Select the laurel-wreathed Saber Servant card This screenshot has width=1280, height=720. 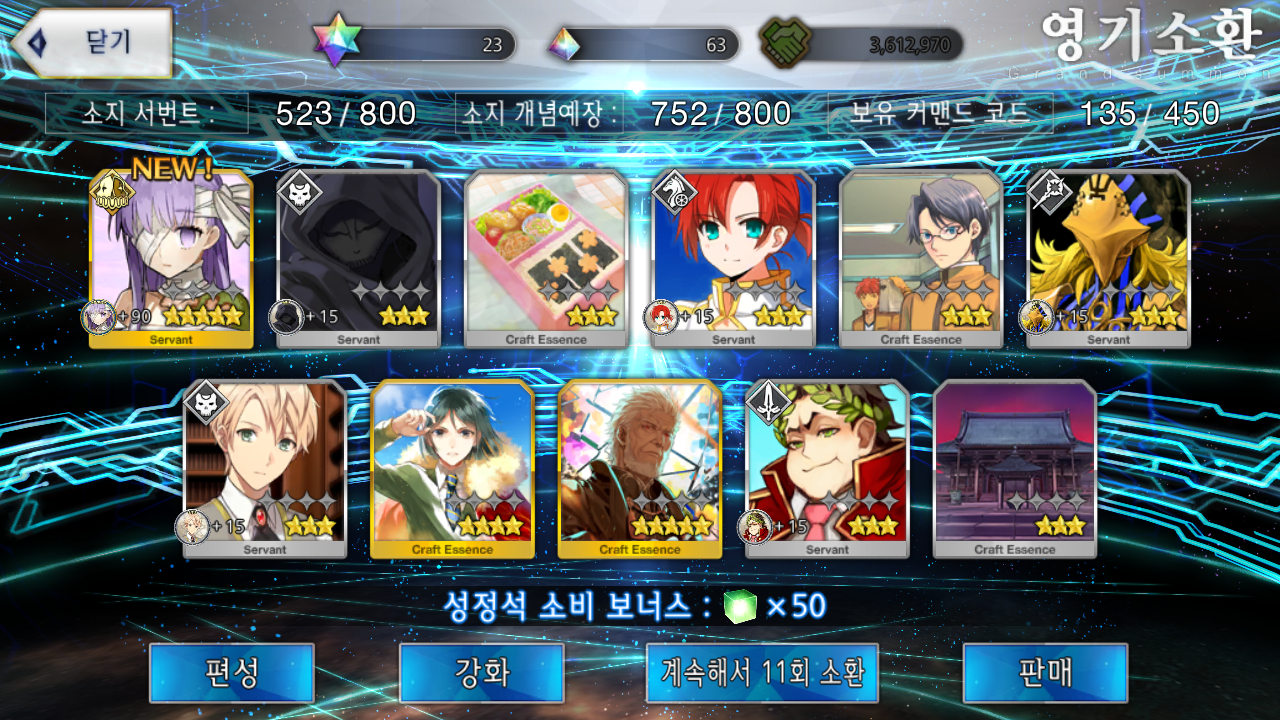(x=827, y=469)
